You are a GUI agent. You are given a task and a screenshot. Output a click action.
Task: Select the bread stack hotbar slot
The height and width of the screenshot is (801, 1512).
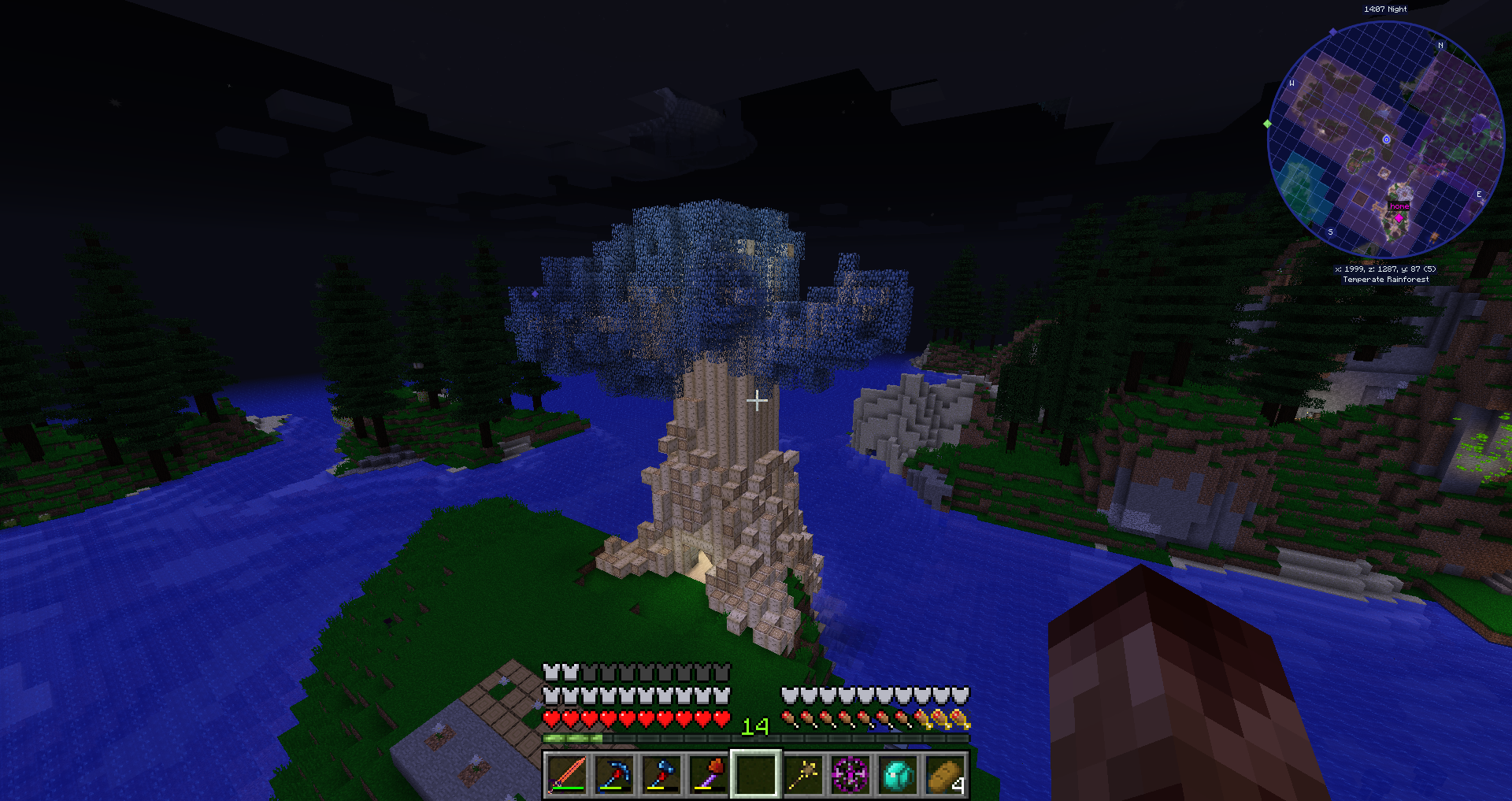(945, 774)
